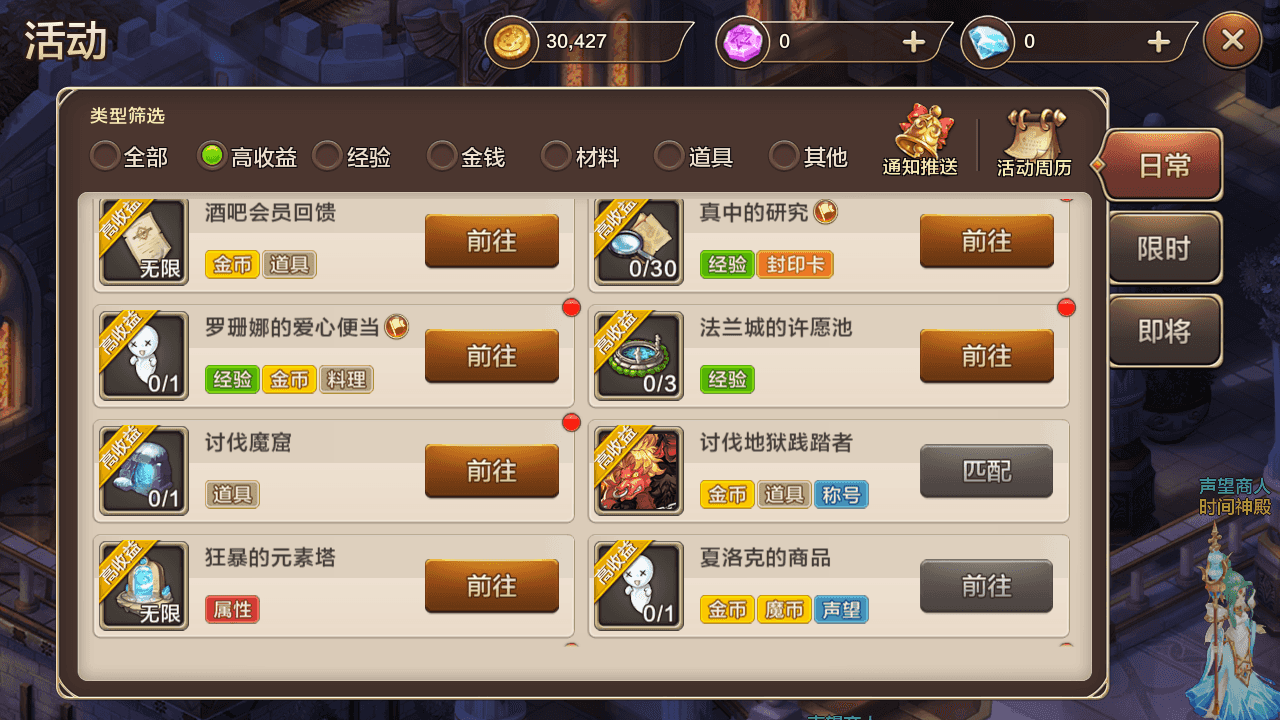Switch to the 即将 tab
1280x720 pixels.
click(1163, 330)
